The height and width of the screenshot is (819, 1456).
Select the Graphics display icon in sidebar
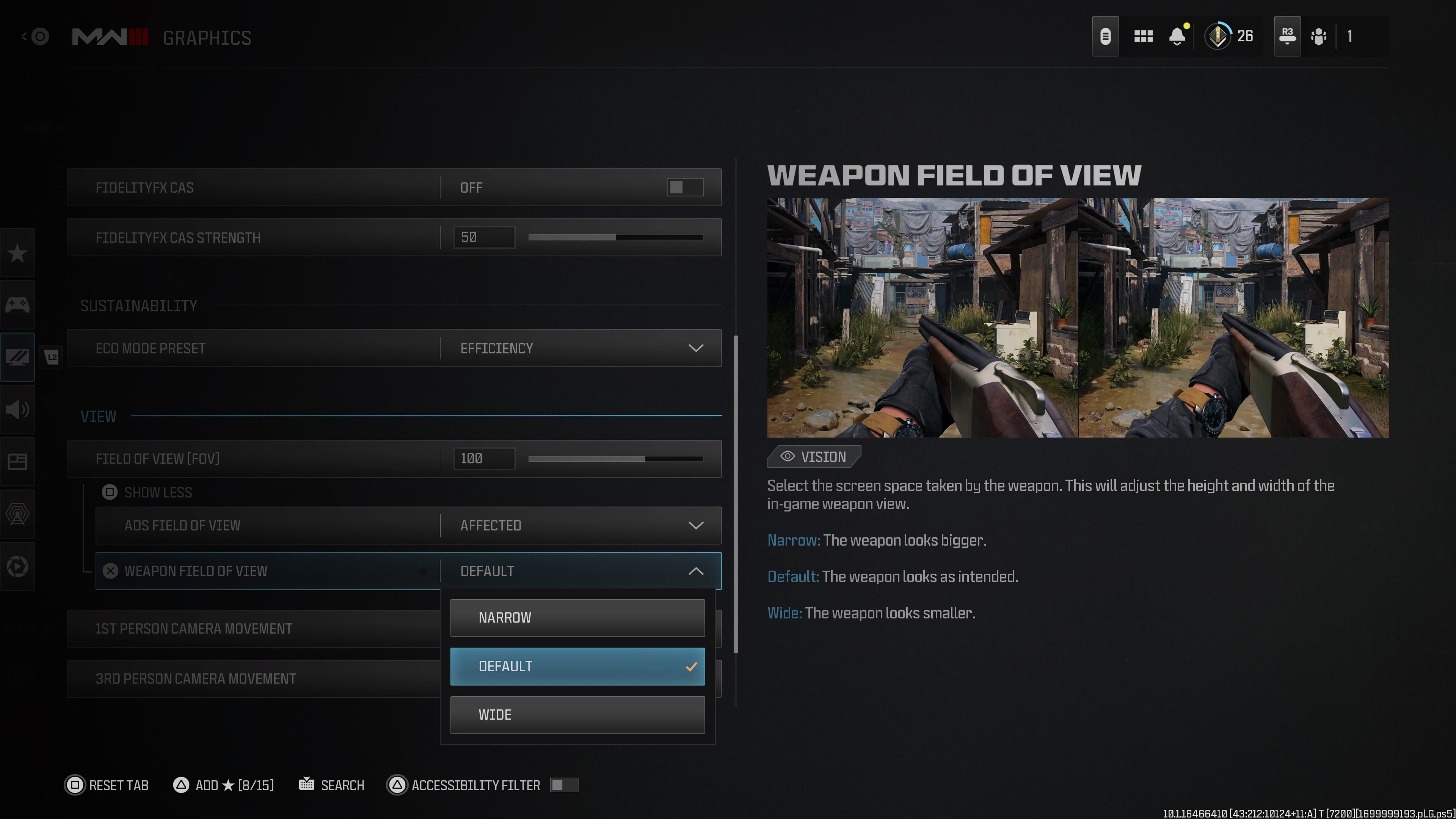pyautogui.click(x=17, y=357)
